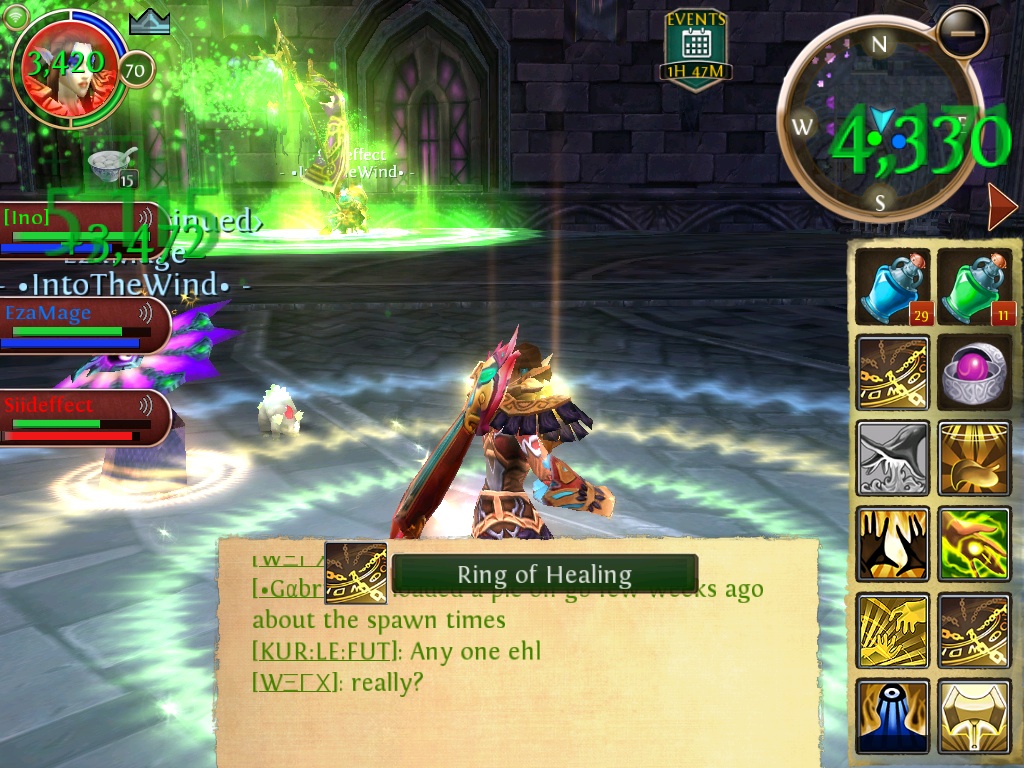Activate the golden radiant shield skill
This screenshot has height=768, width=1024.
(975, 458)
